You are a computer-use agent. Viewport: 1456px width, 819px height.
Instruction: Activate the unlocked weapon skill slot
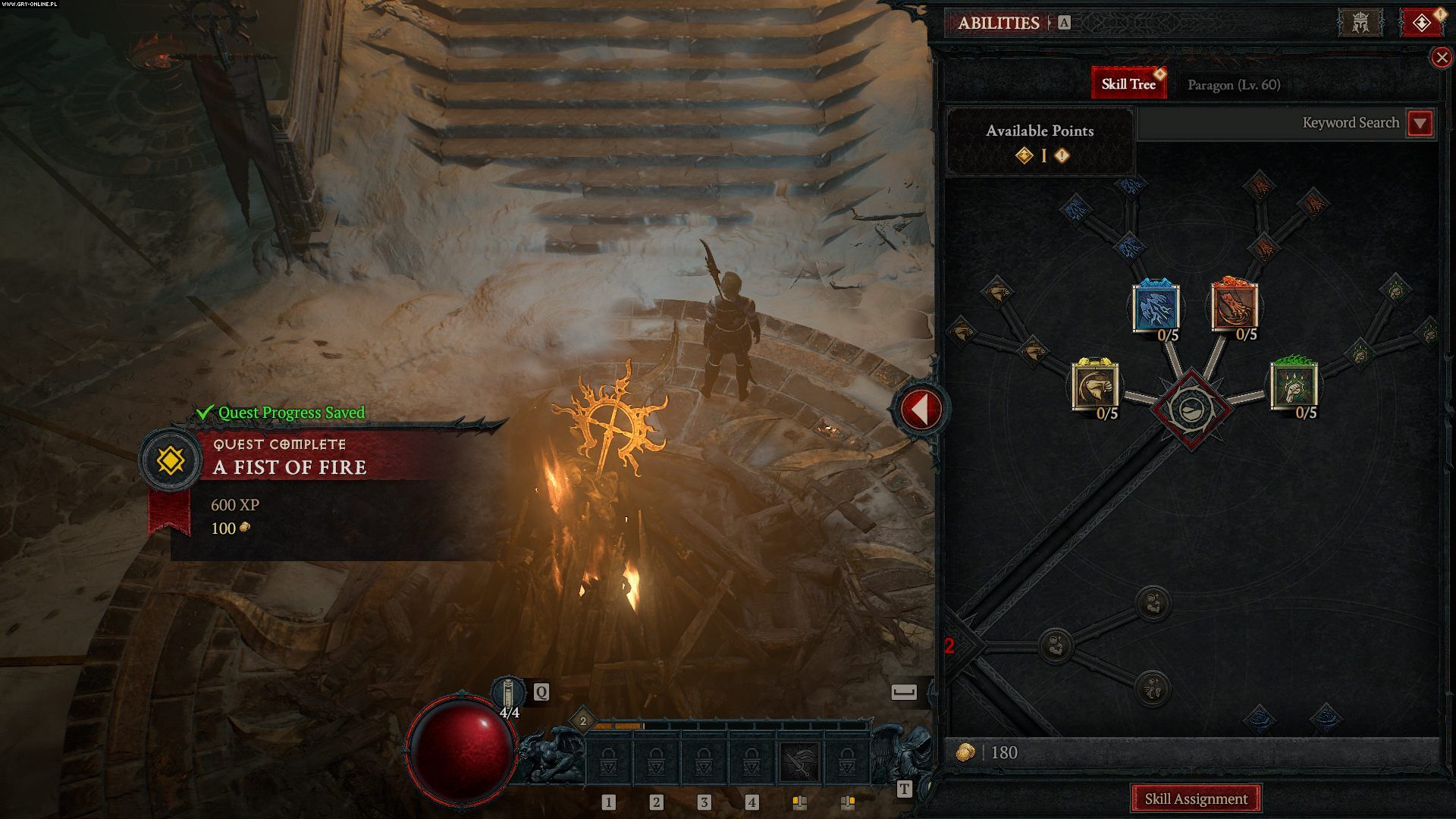tap(799, 762)
